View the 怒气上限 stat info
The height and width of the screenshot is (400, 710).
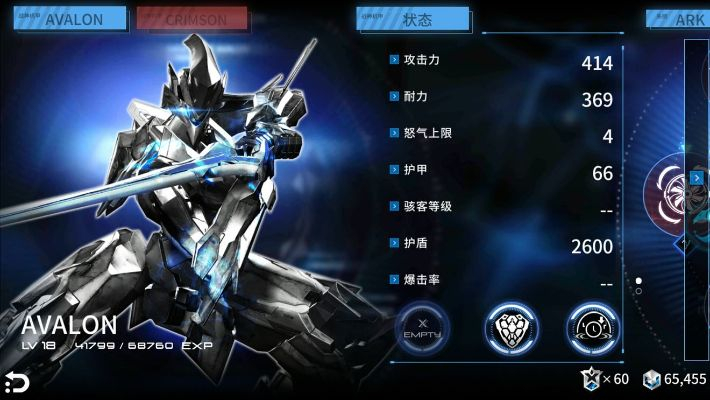395,134
